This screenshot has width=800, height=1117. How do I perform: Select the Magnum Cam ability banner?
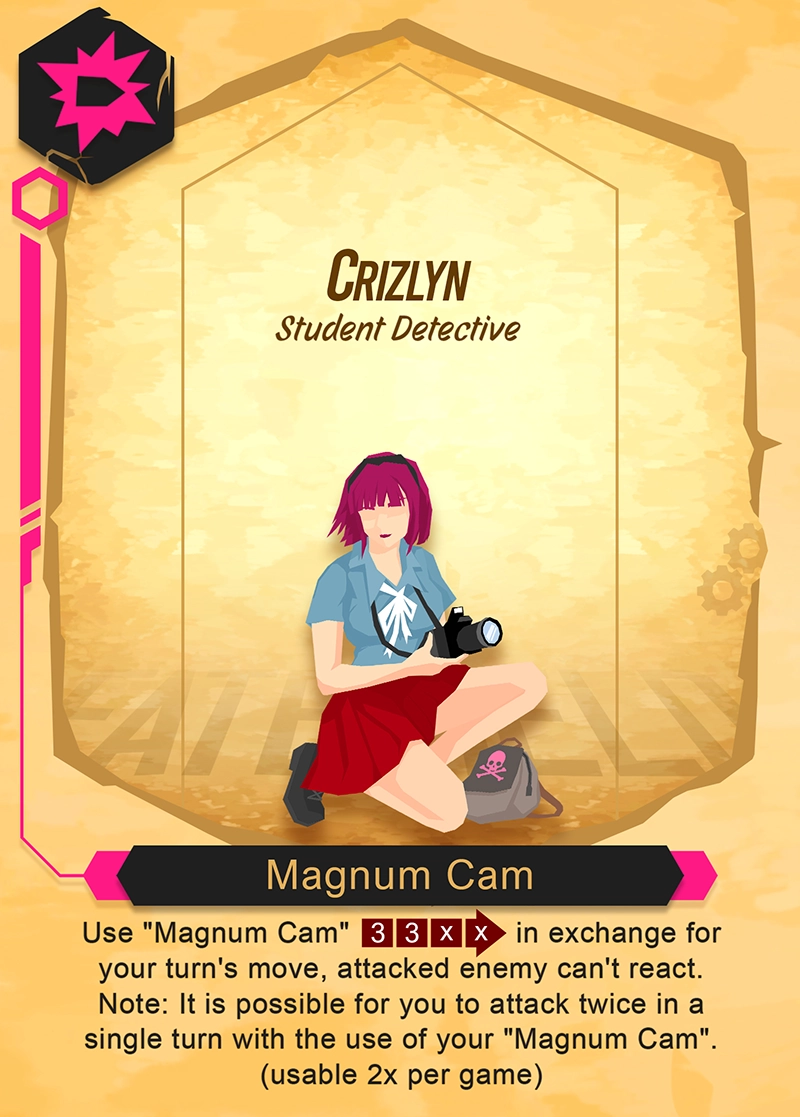[400, 876]
